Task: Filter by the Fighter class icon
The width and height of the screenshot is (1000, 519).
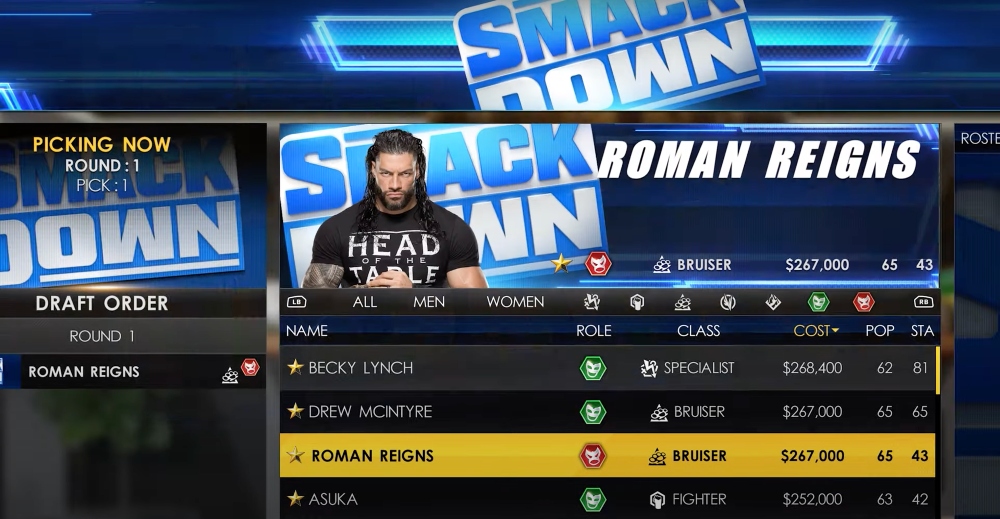Action: coord(636,301)
